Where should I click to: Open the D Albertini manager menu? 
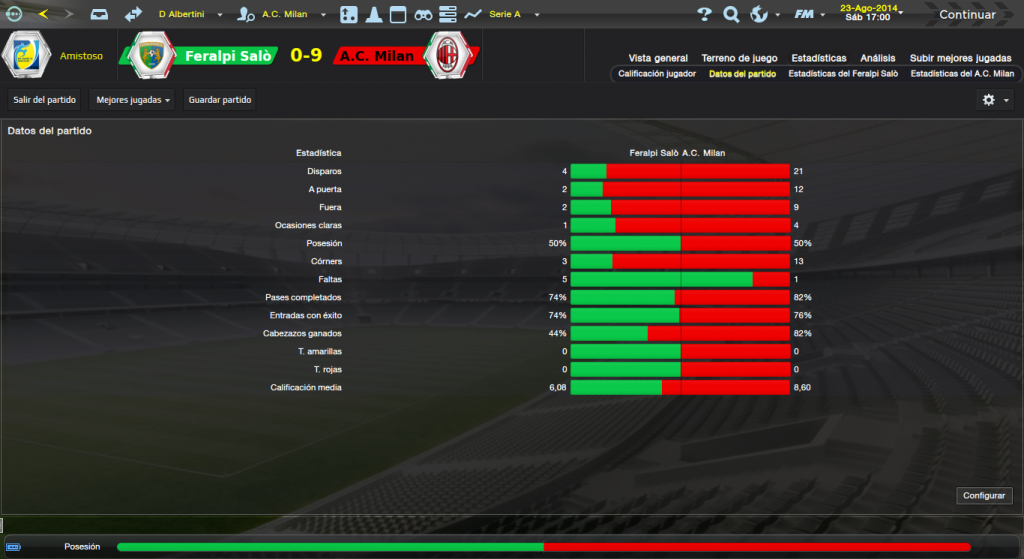pos(189,15)
